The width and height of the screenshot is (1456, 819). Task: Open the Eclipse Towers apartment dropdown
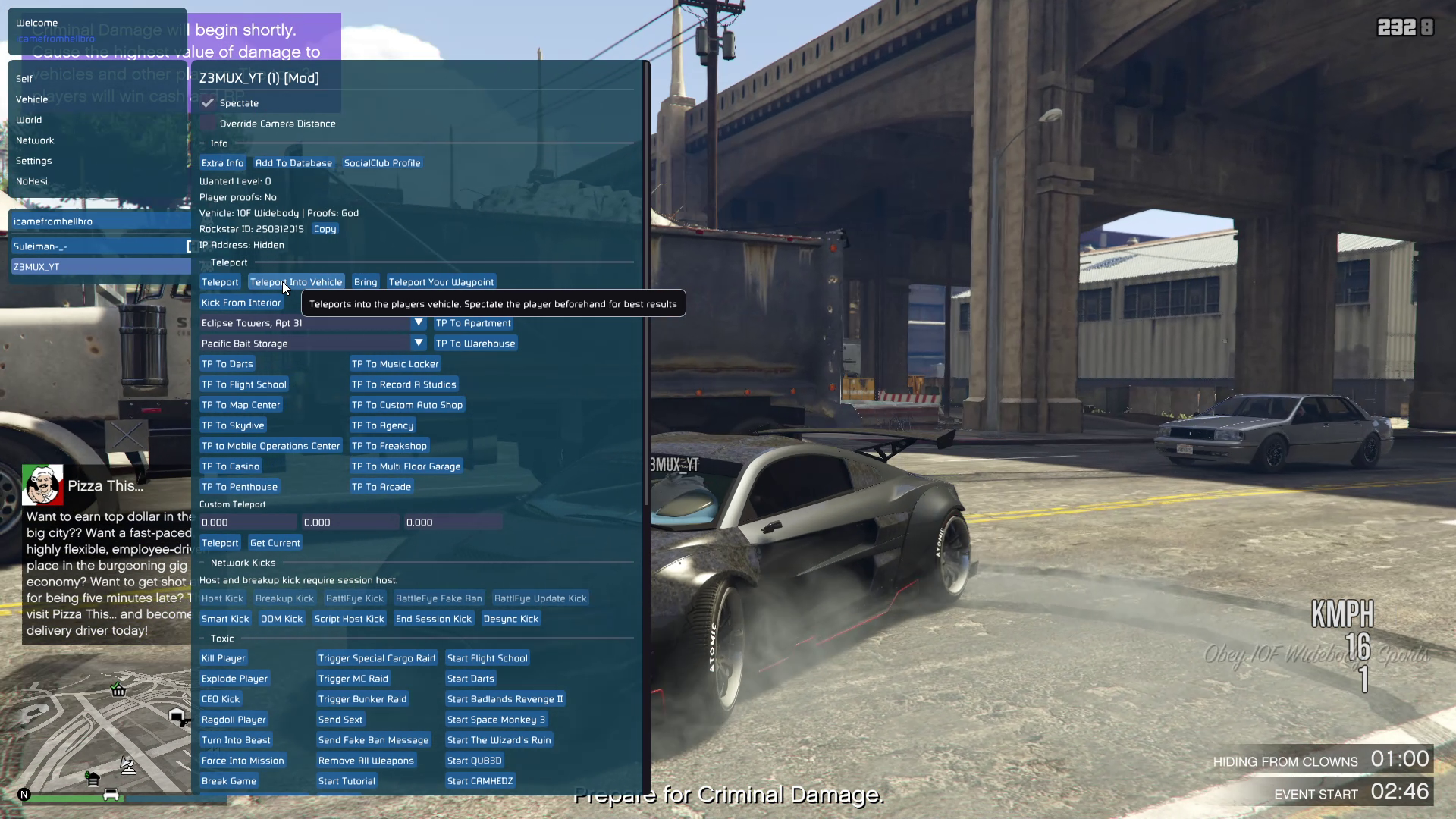(x=418, y=323)
